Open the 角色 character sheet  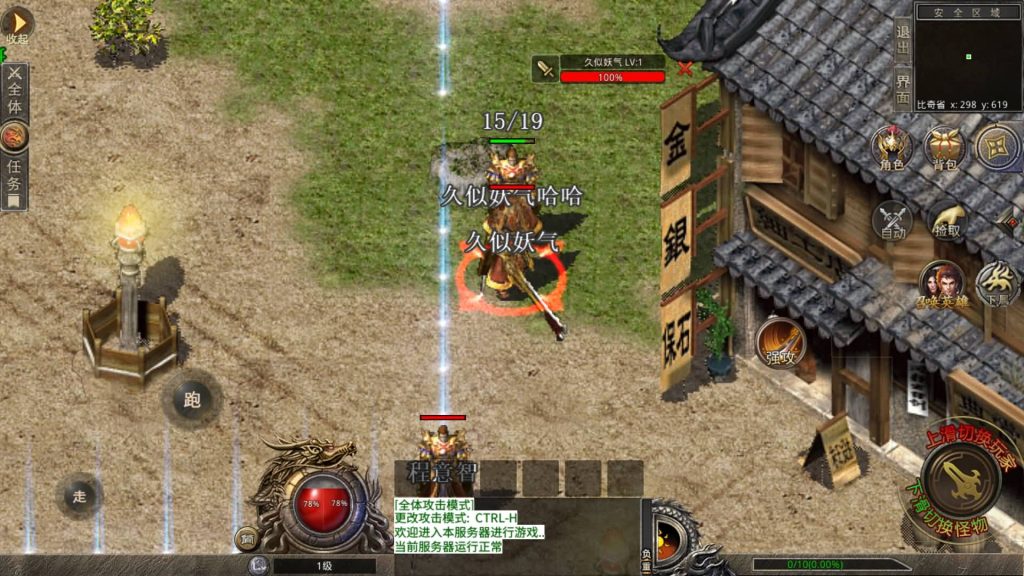[x=891, y=148]
